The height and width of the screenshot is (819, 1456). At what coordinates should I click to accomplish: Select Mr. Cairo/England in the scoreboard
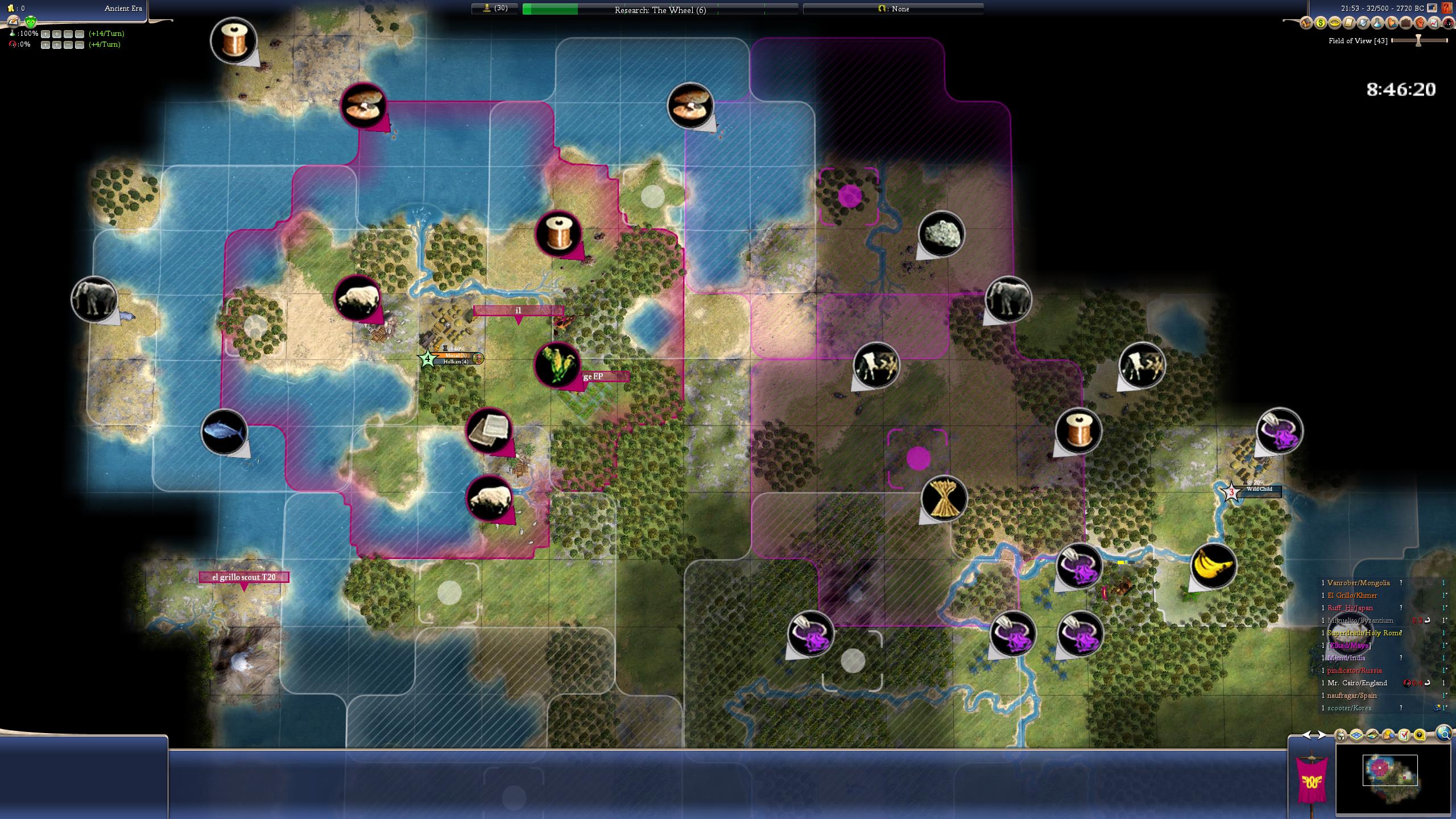[x=1357, y=683]
